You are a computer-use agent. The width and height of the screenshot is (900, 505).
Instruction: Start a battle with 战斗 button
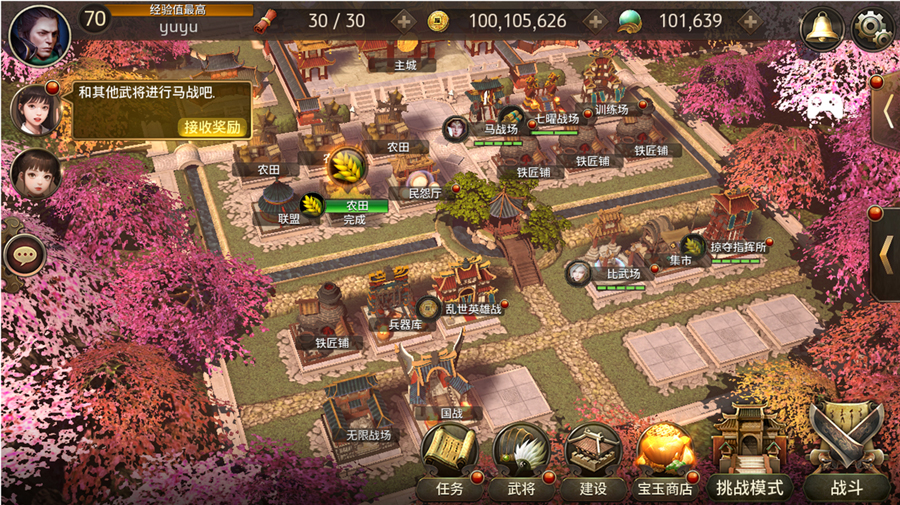click(846, 462)
